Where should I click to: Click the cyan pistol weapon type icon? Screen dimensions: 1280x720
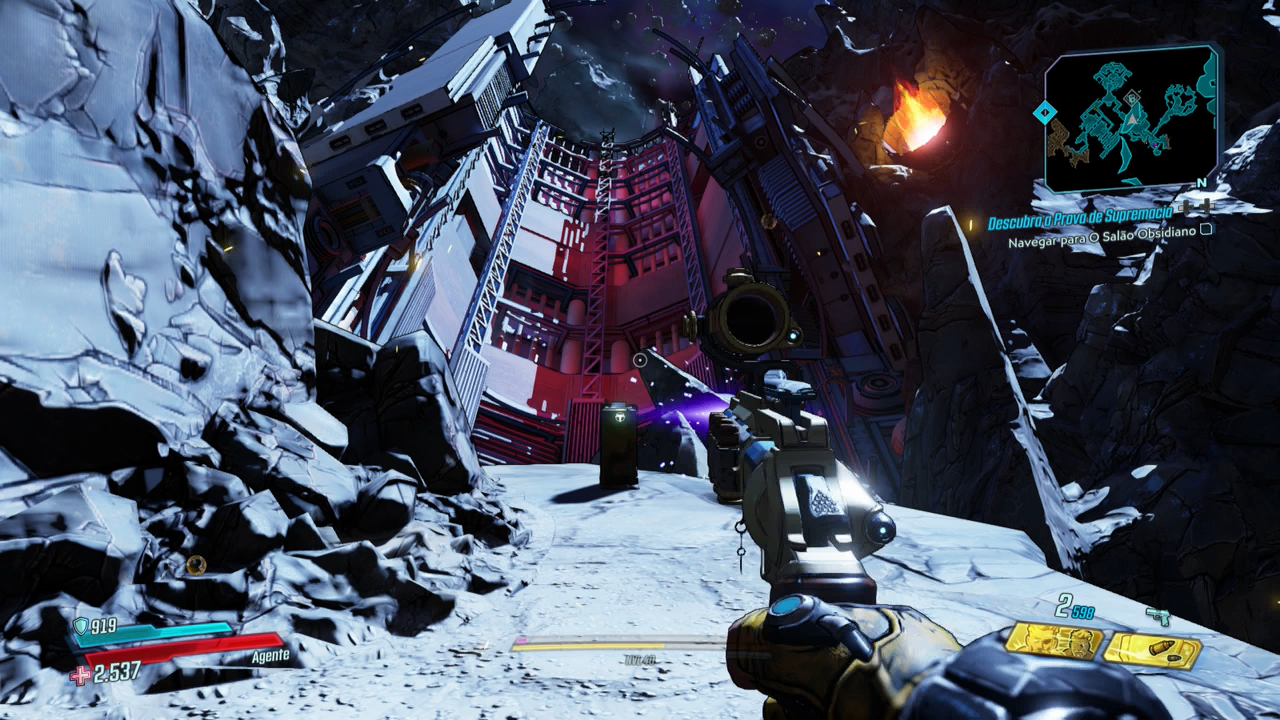pos(1158,617)
